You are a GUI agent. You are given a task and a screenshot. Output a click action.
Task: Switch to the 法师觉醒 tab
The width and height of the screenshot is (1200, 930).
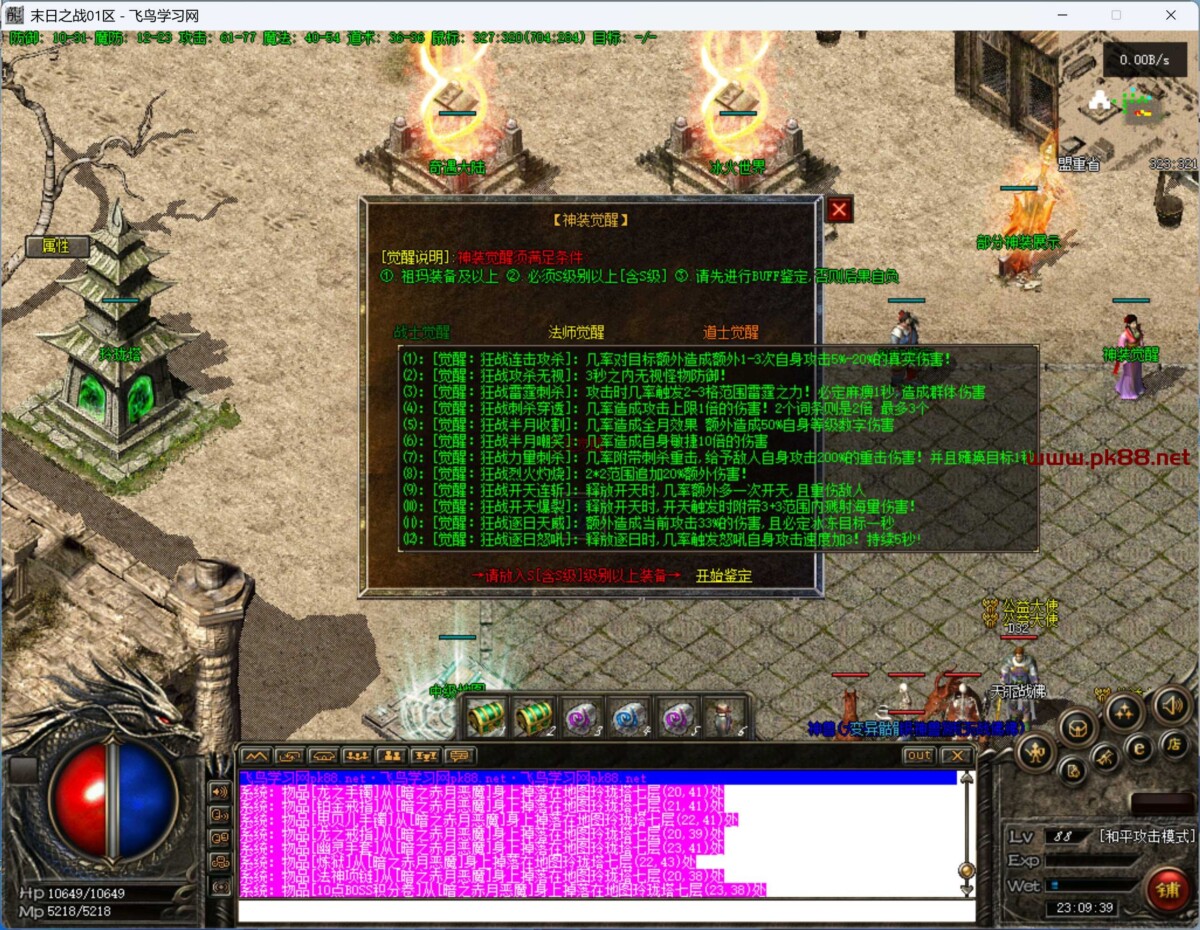point(576,332)
